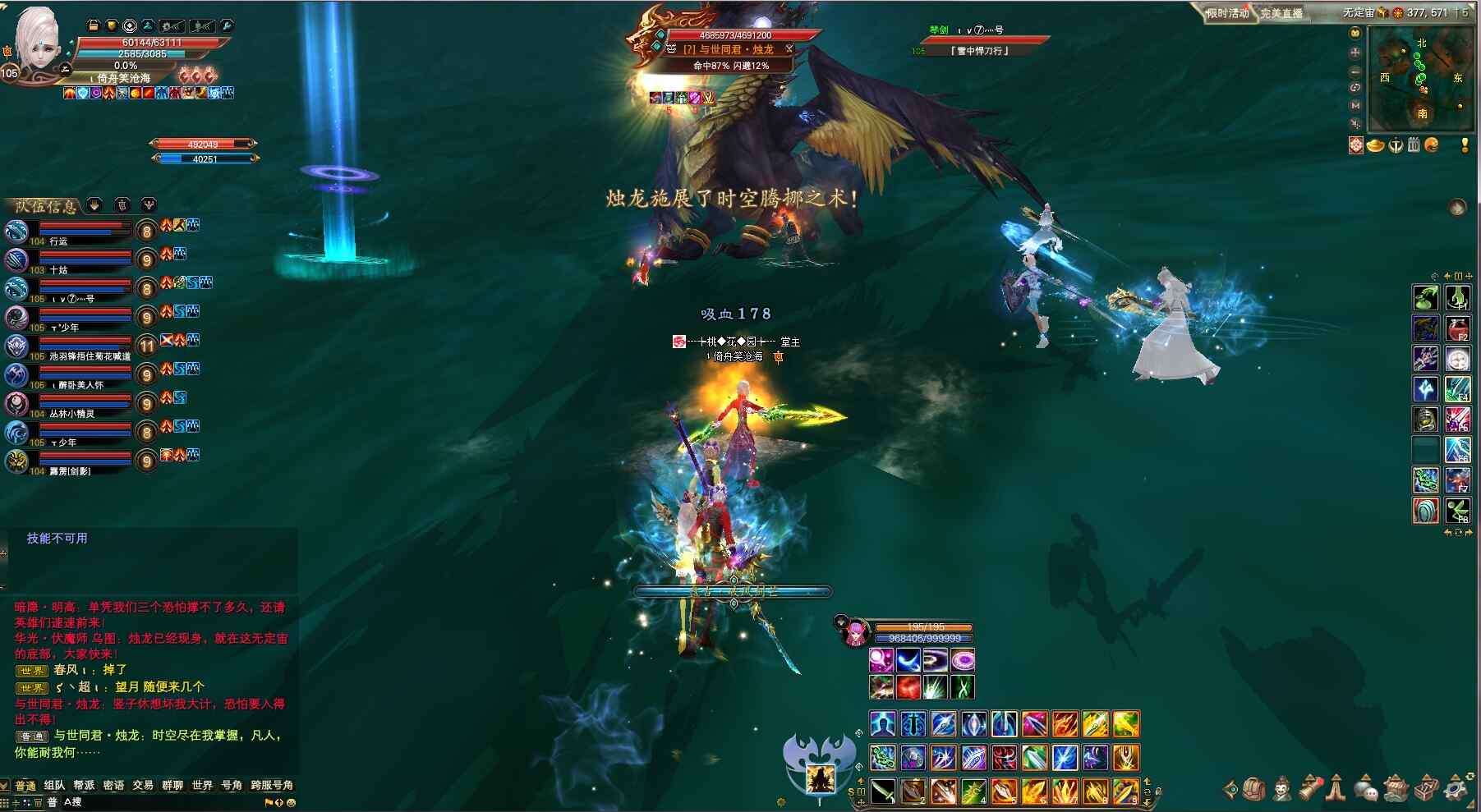Select the 密语 whisper chat tab
The image size is (1481, 812).
(x=113, y=785)
